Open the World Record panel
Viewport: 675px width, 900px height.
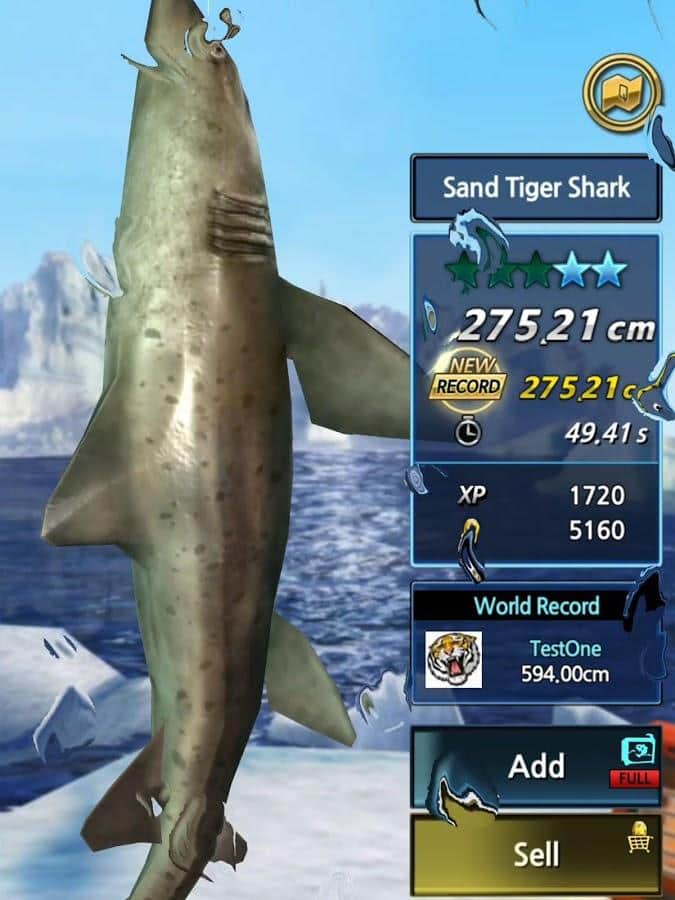click(x=536, y=606)
